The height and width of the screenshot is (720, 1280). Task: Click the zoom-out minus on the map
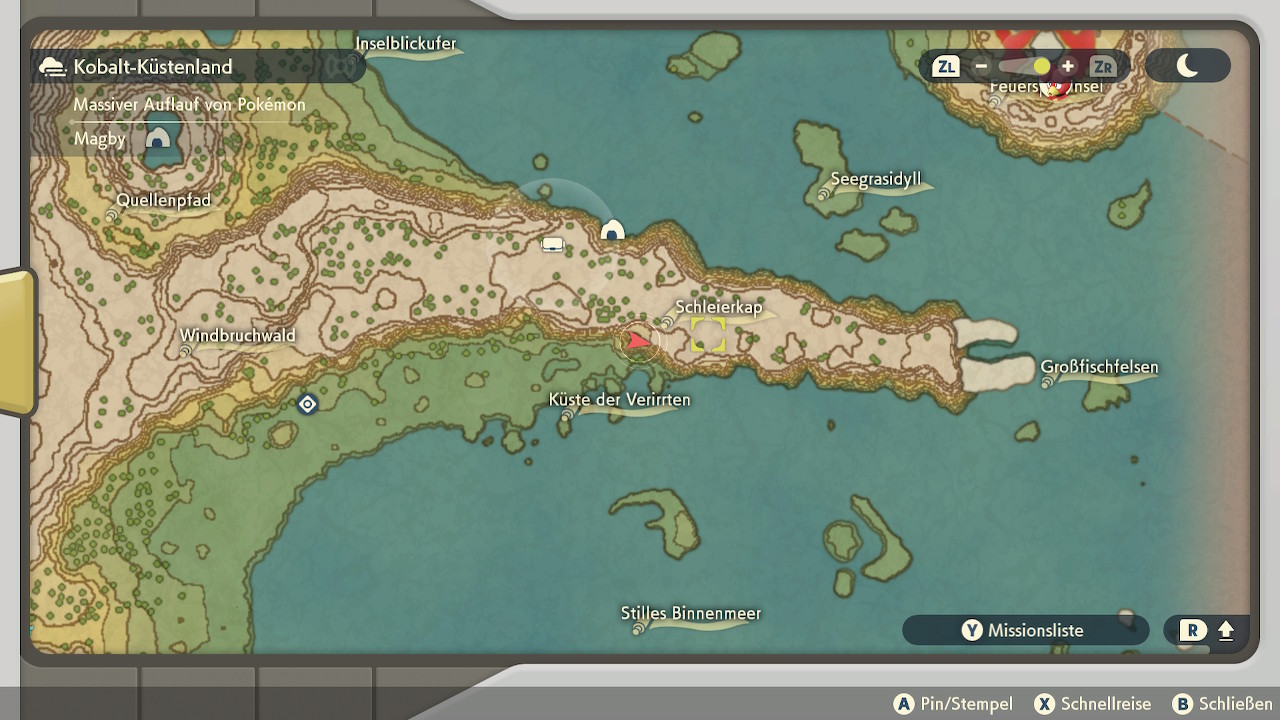point(981,67)
